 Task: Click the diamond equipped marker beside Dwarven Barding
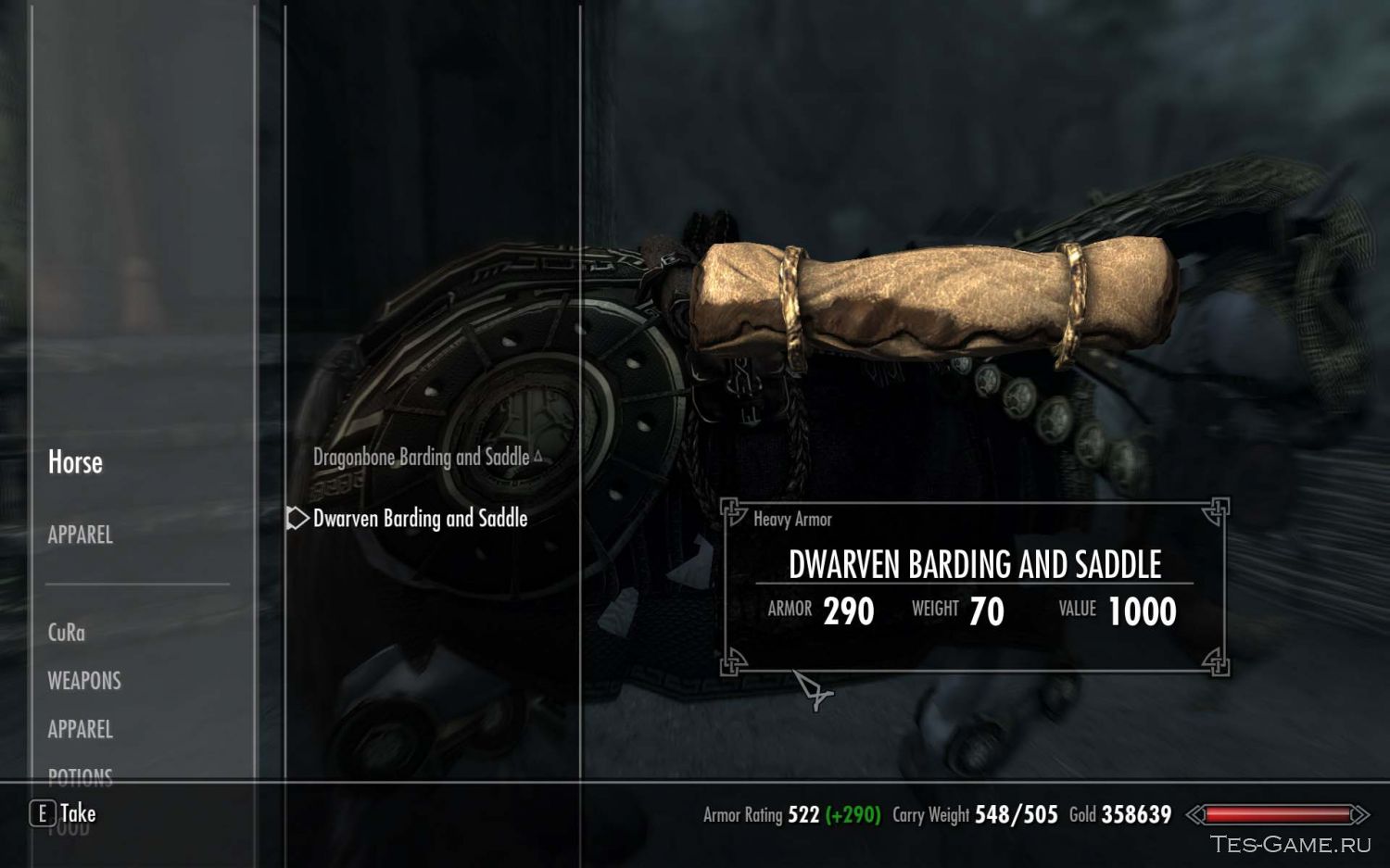click(297, 519)
